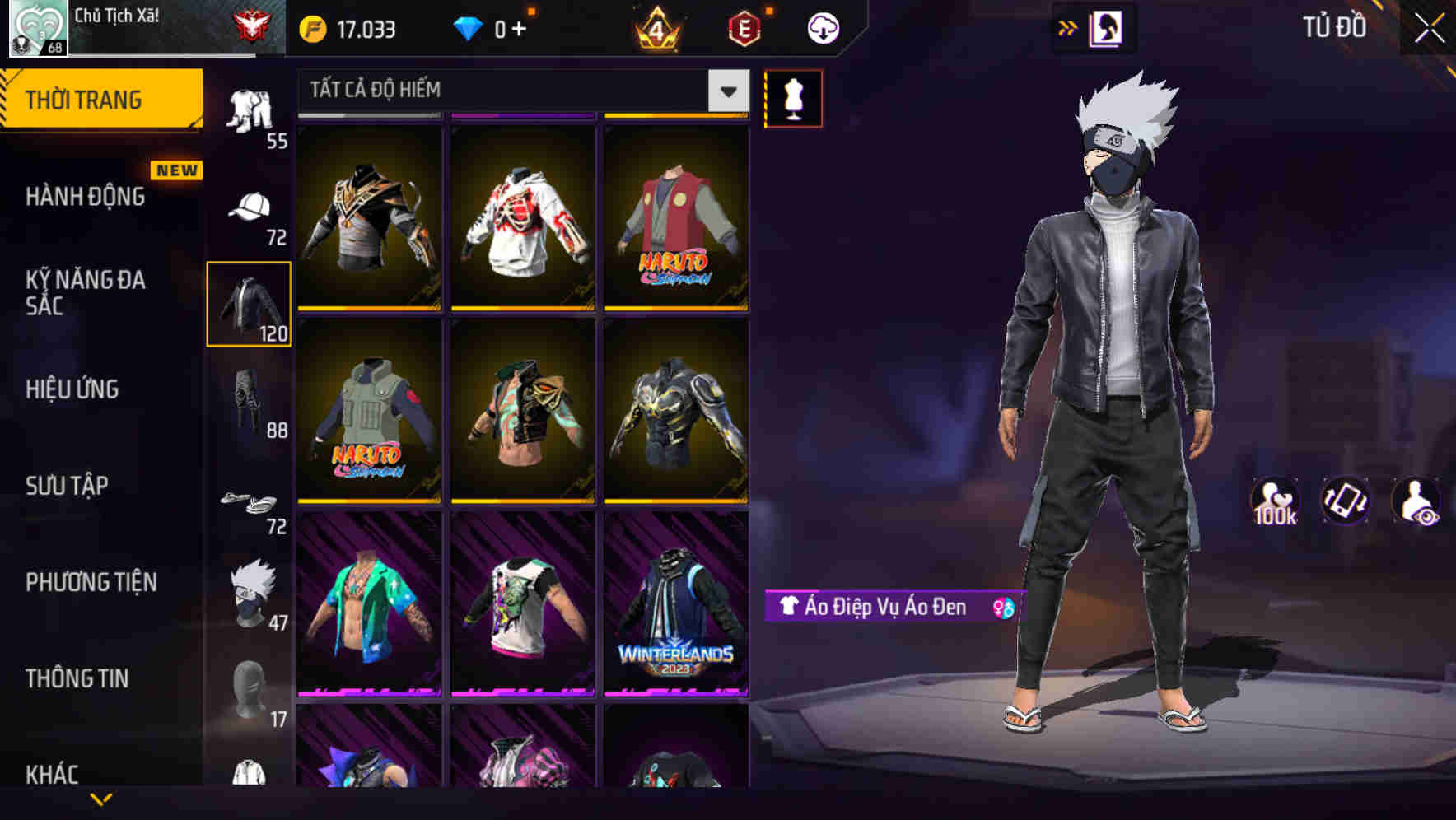Click the cloud download icon in the top bar
The height and width of the screenshot is (820, 1456).
pos(821,27)
